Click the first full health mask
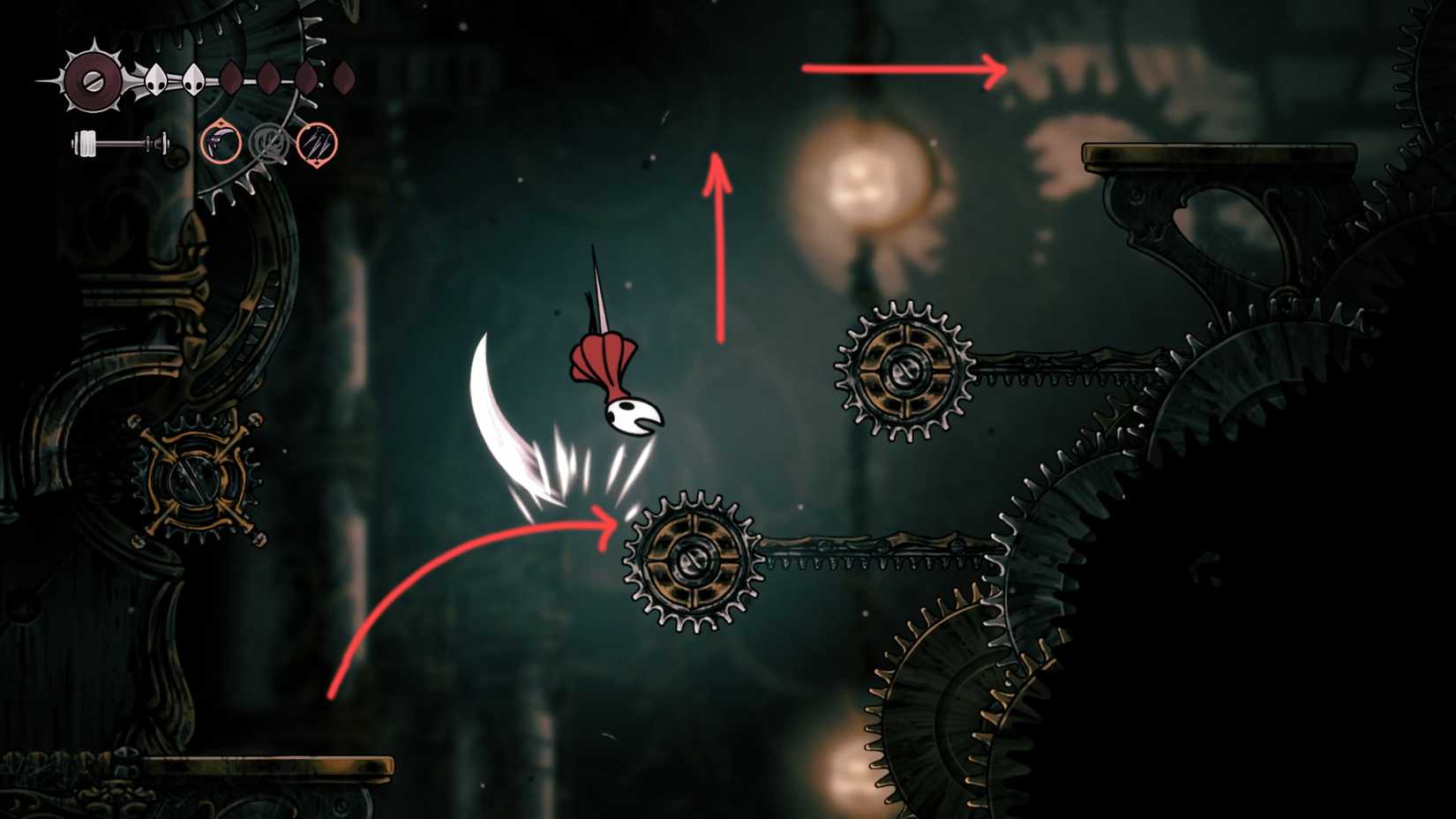 pos(156,79)
